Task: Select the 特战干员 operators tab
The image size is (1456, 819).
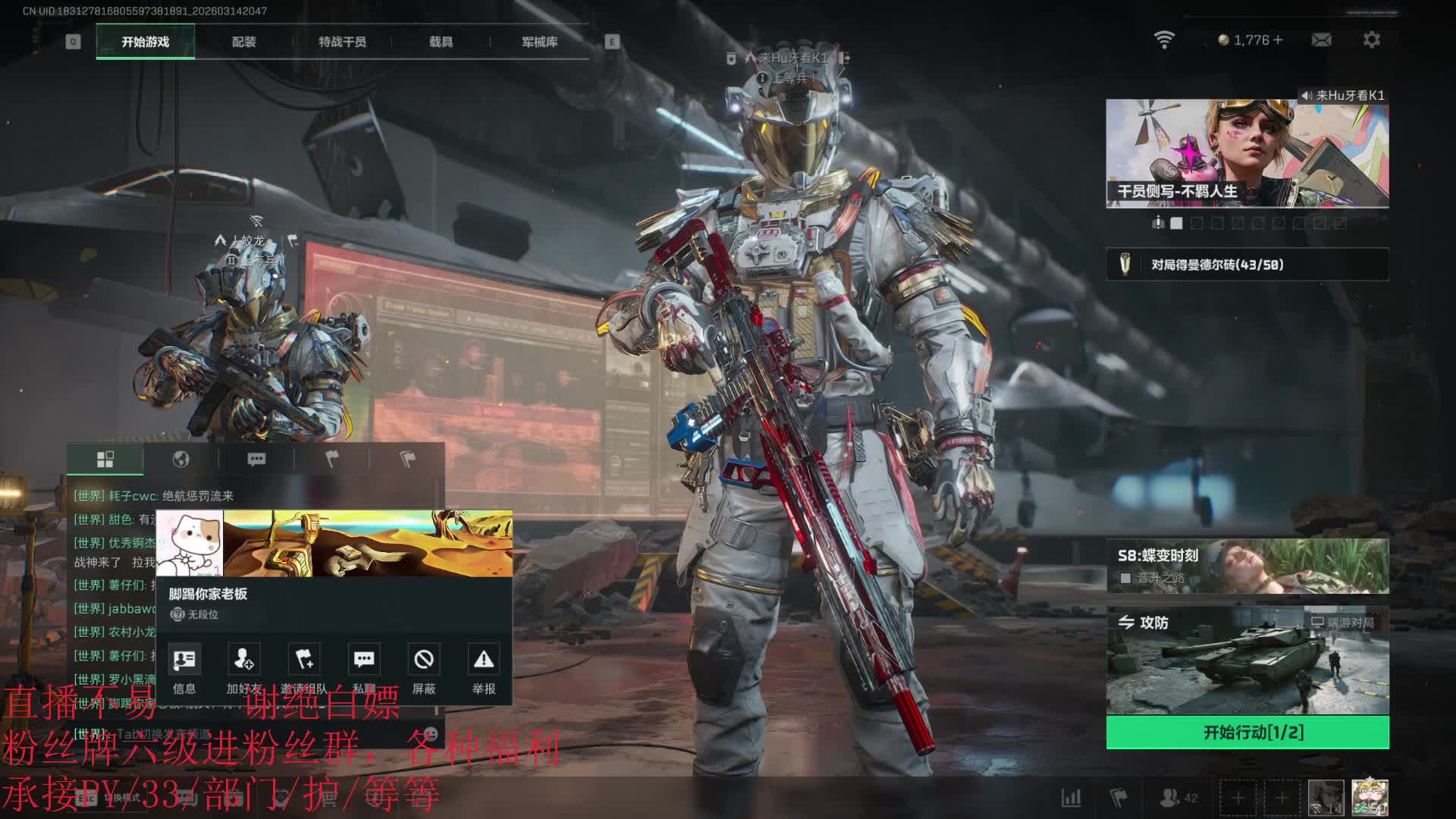Action: click(x=342, y=42)
